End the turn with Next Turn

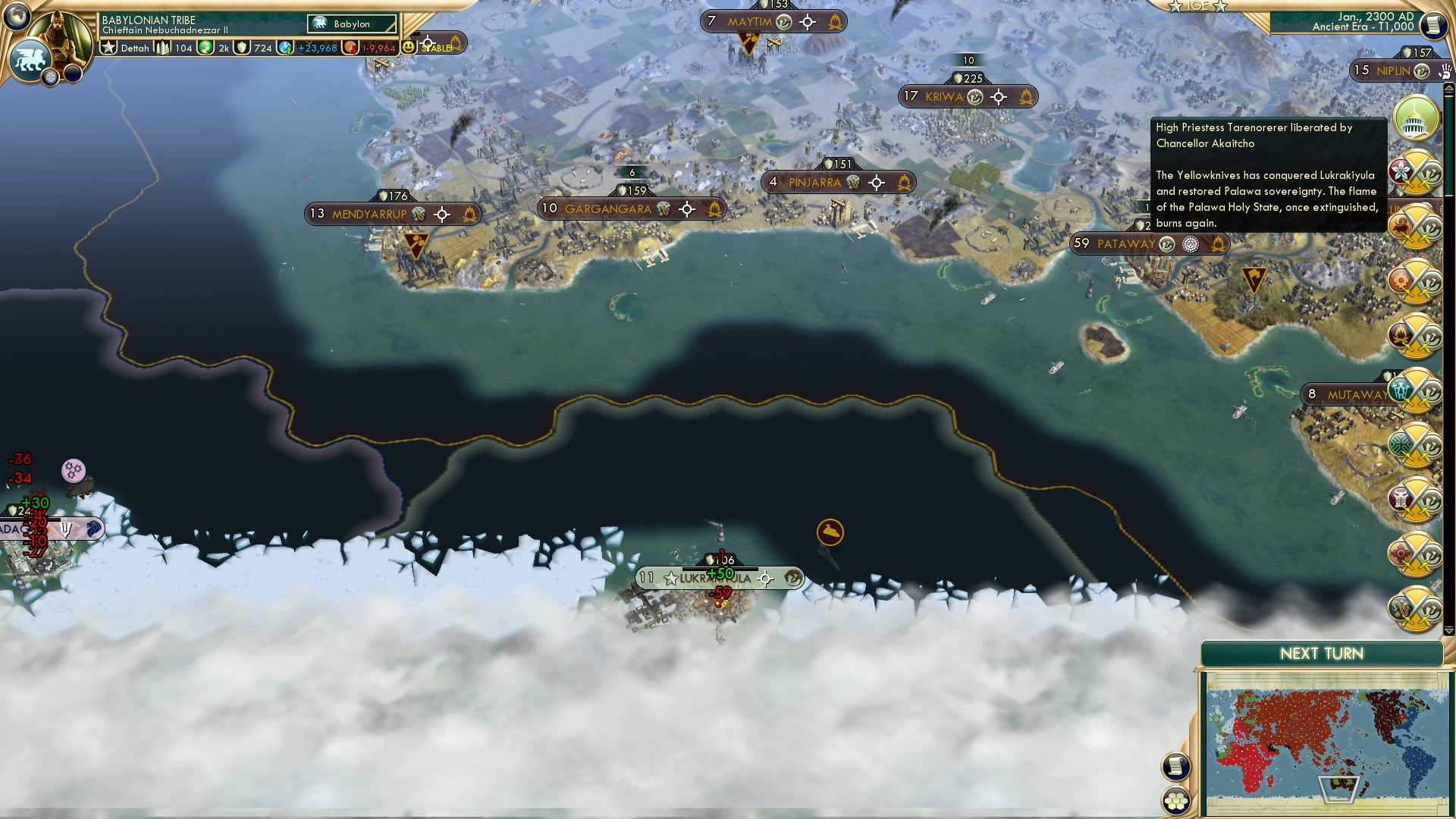click(1321, 654)
